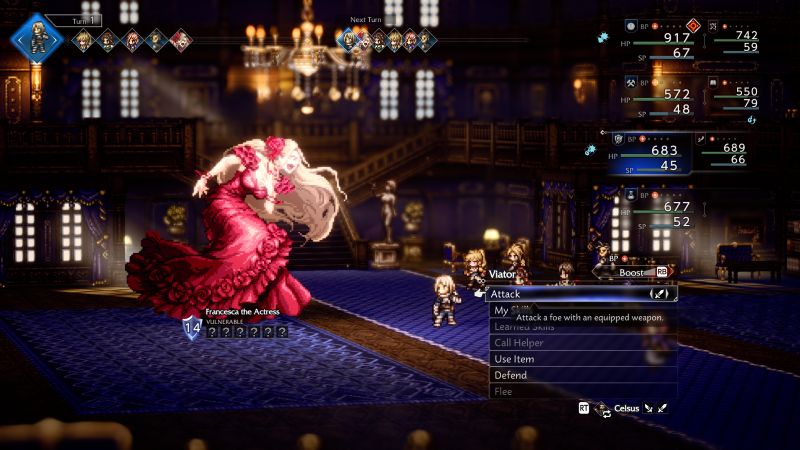Select the Attack command
The height and width of the screenshot is (450, 800).
pos(580,294)
